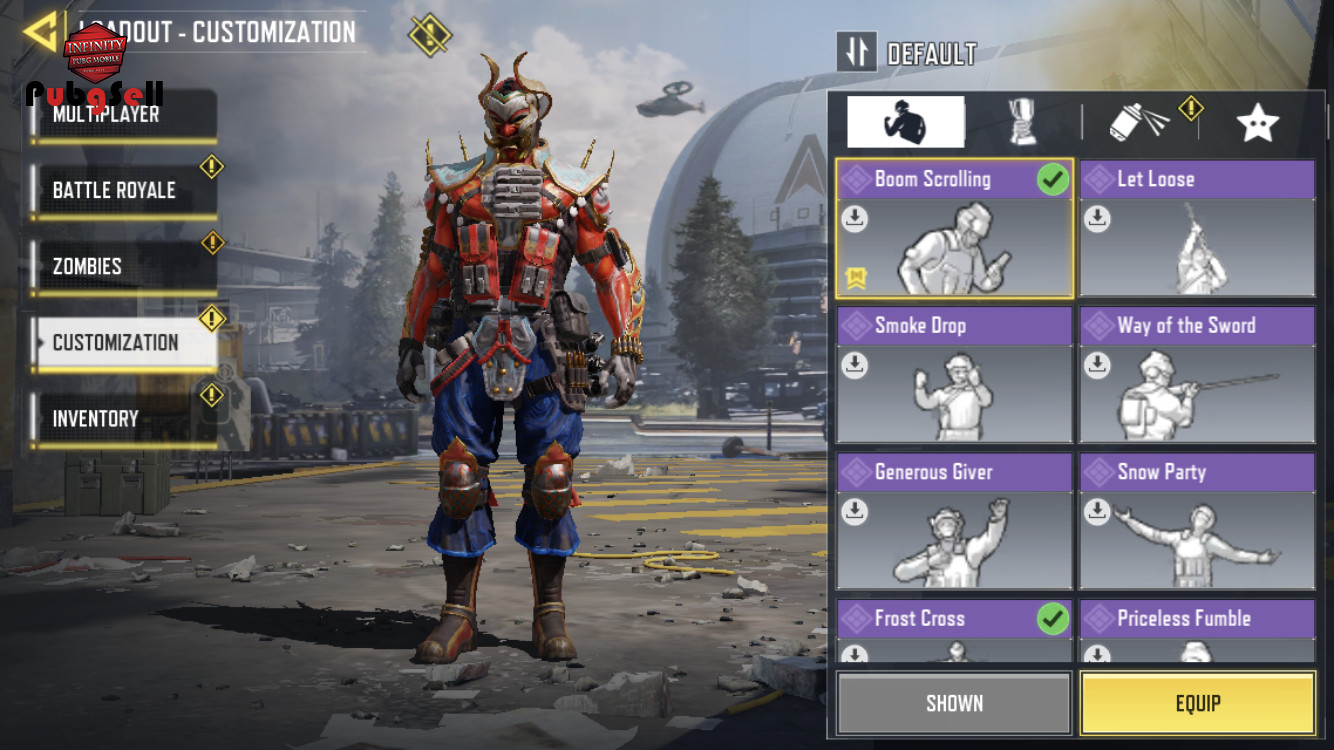Screen dimensions: 1334x750
Task: Go back with the yellow arrow
Action: (x=40, y=32)
